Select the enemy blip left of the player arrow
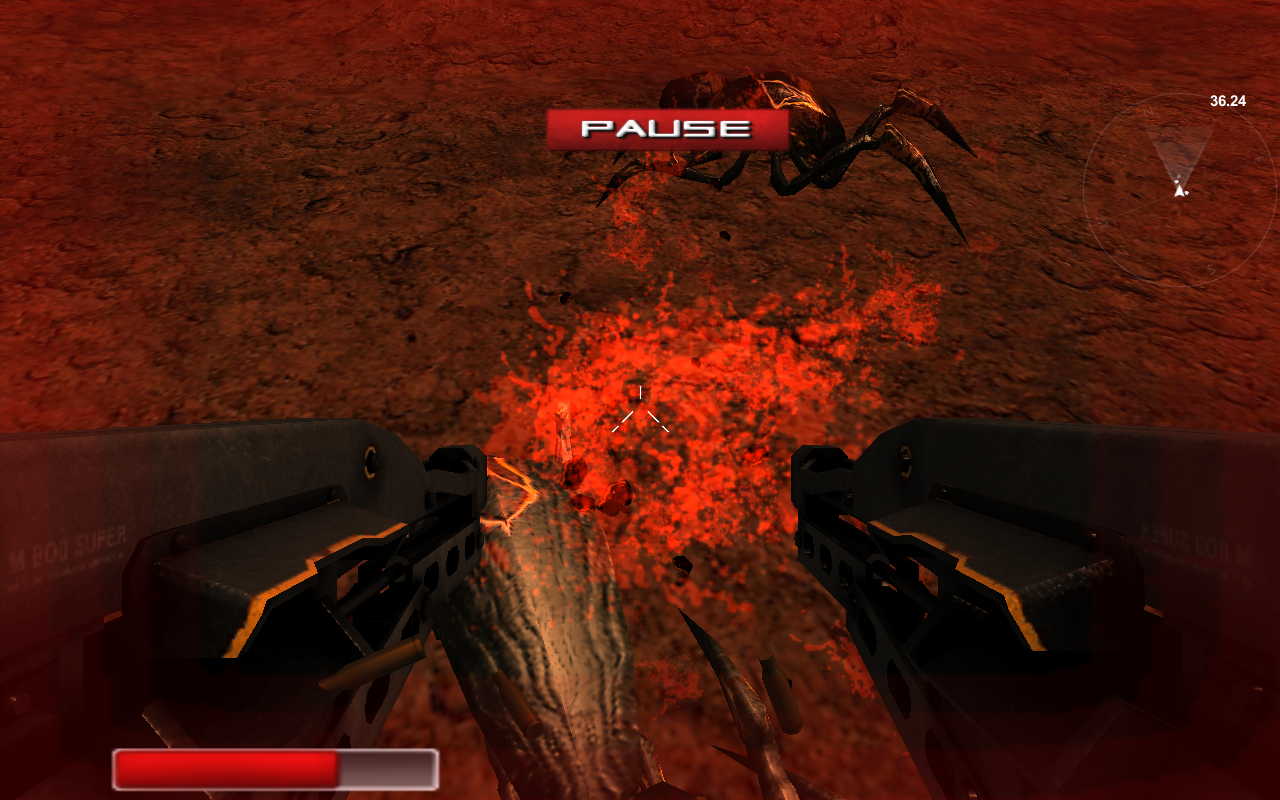The image size is (1280, 800). coord(1176,181)
